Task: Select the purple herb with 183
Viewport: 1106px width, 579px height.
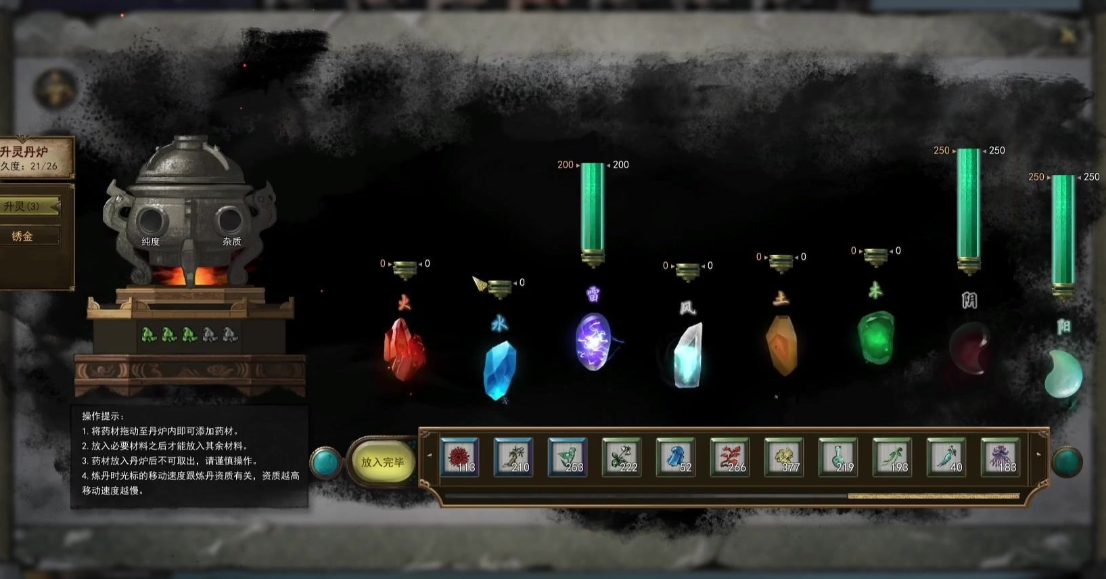Action: tap(999, 457)
